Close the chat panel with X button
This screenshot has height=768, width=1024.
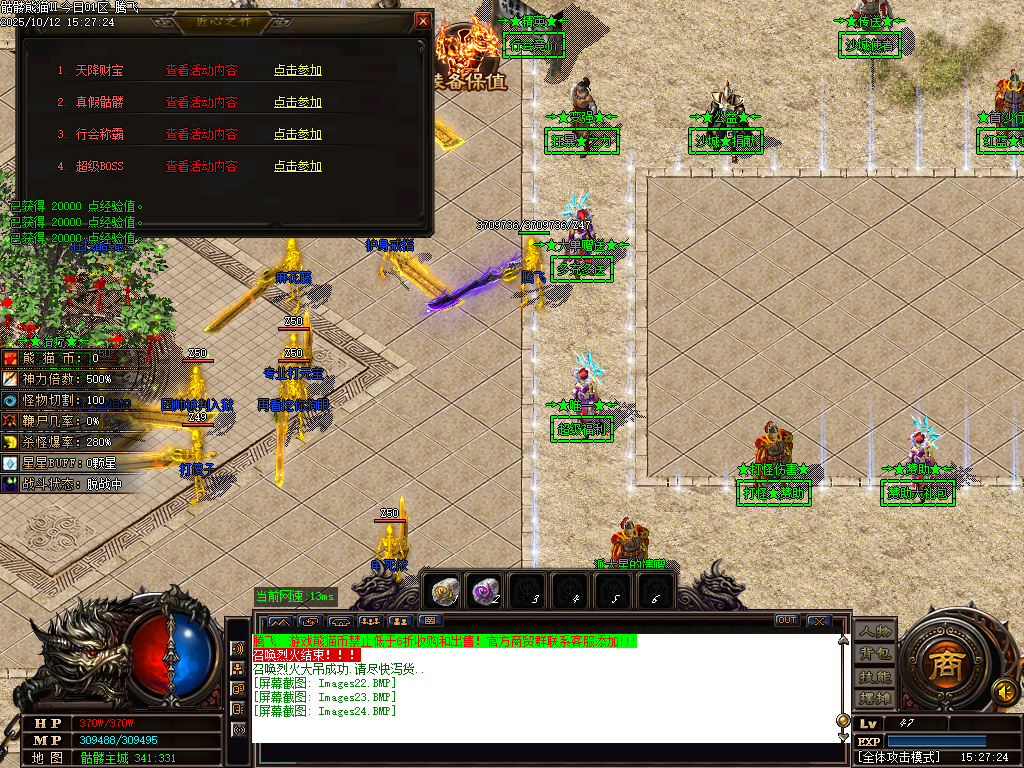819,621
